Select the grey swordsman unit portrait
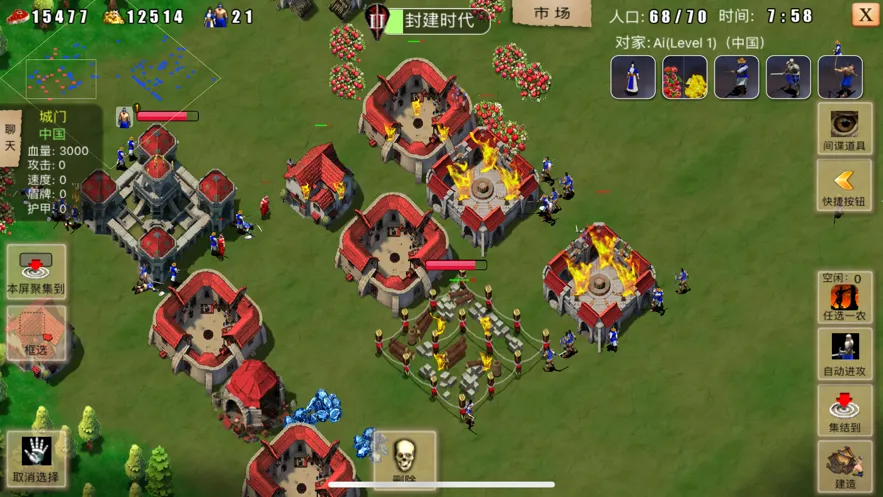 788,78
